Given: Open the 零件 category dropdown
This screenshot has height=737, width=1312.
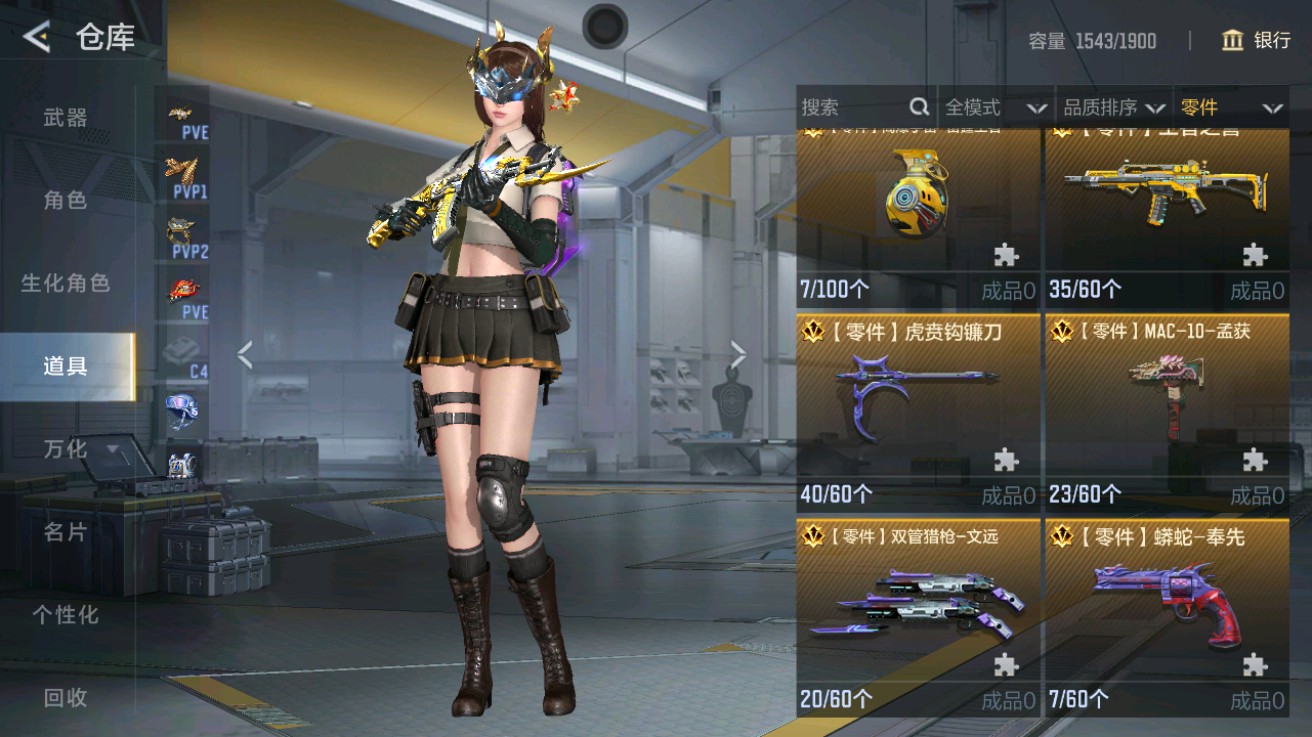Looking at the screenshot, I should tap(1229, 106).
